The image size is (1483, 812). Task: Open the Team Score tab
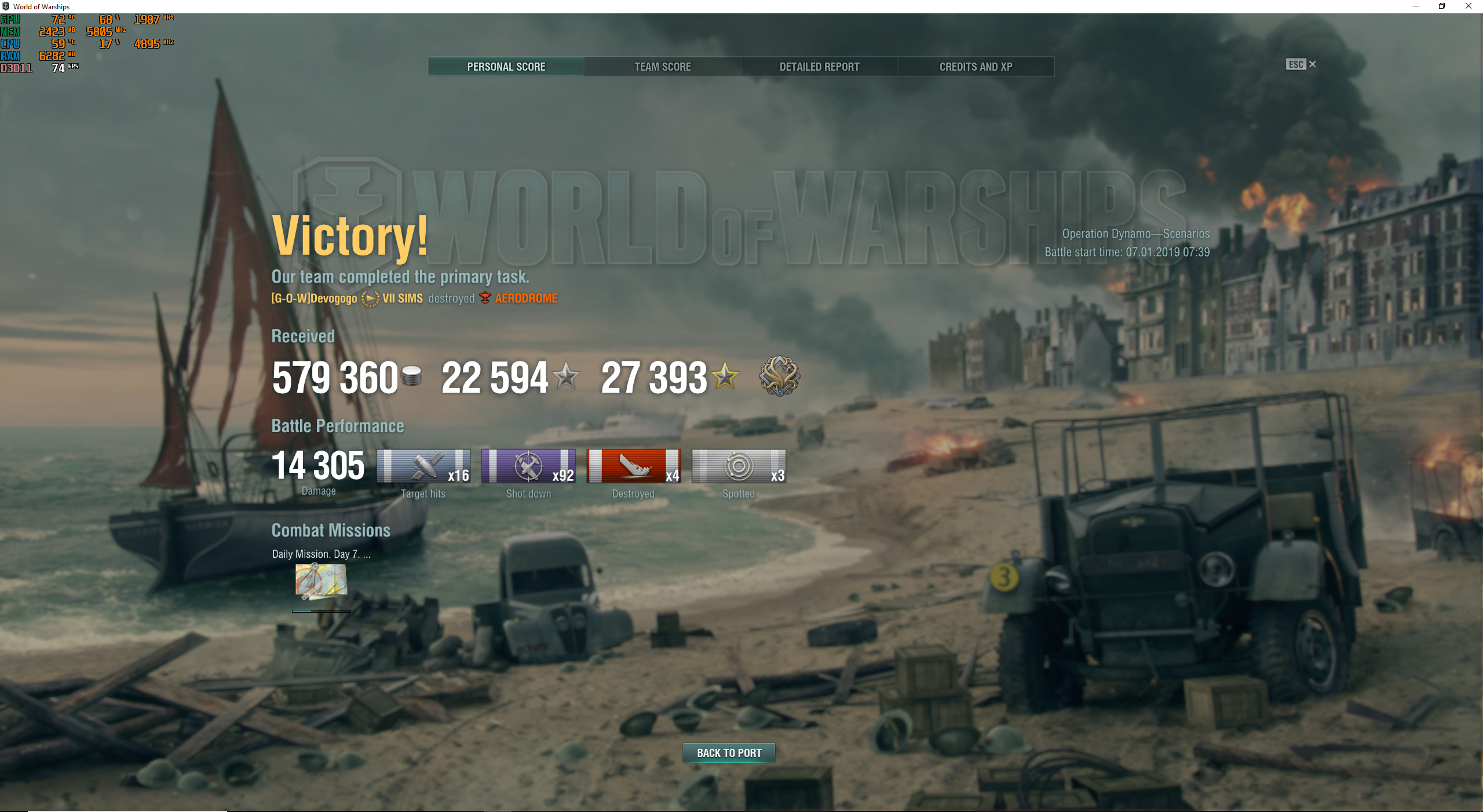(x=662, y=67)
